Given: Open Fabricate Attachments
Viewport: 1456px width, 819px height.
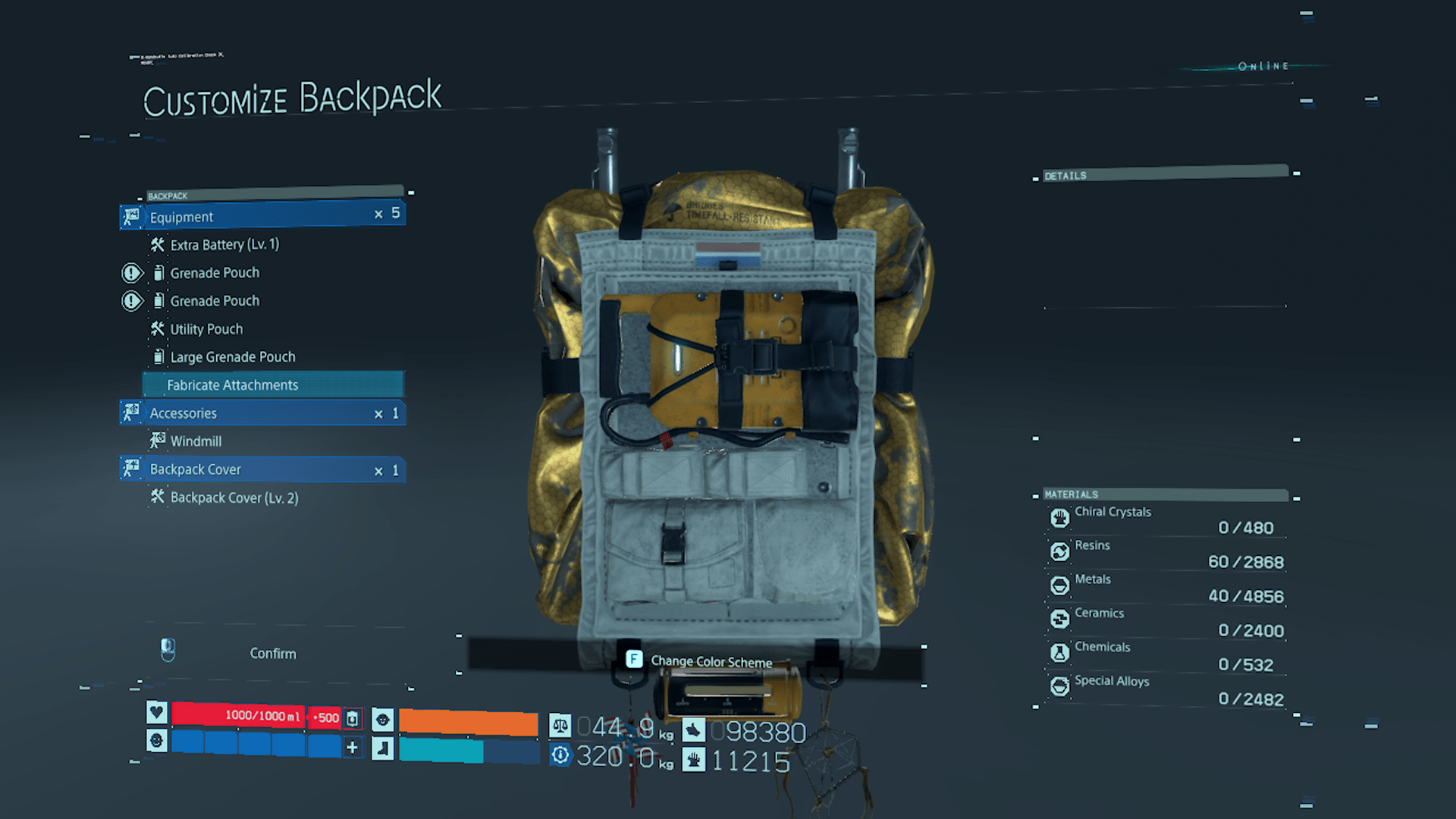Looking at the screenshot, I should pyautogui.click(x=233, y=385).
